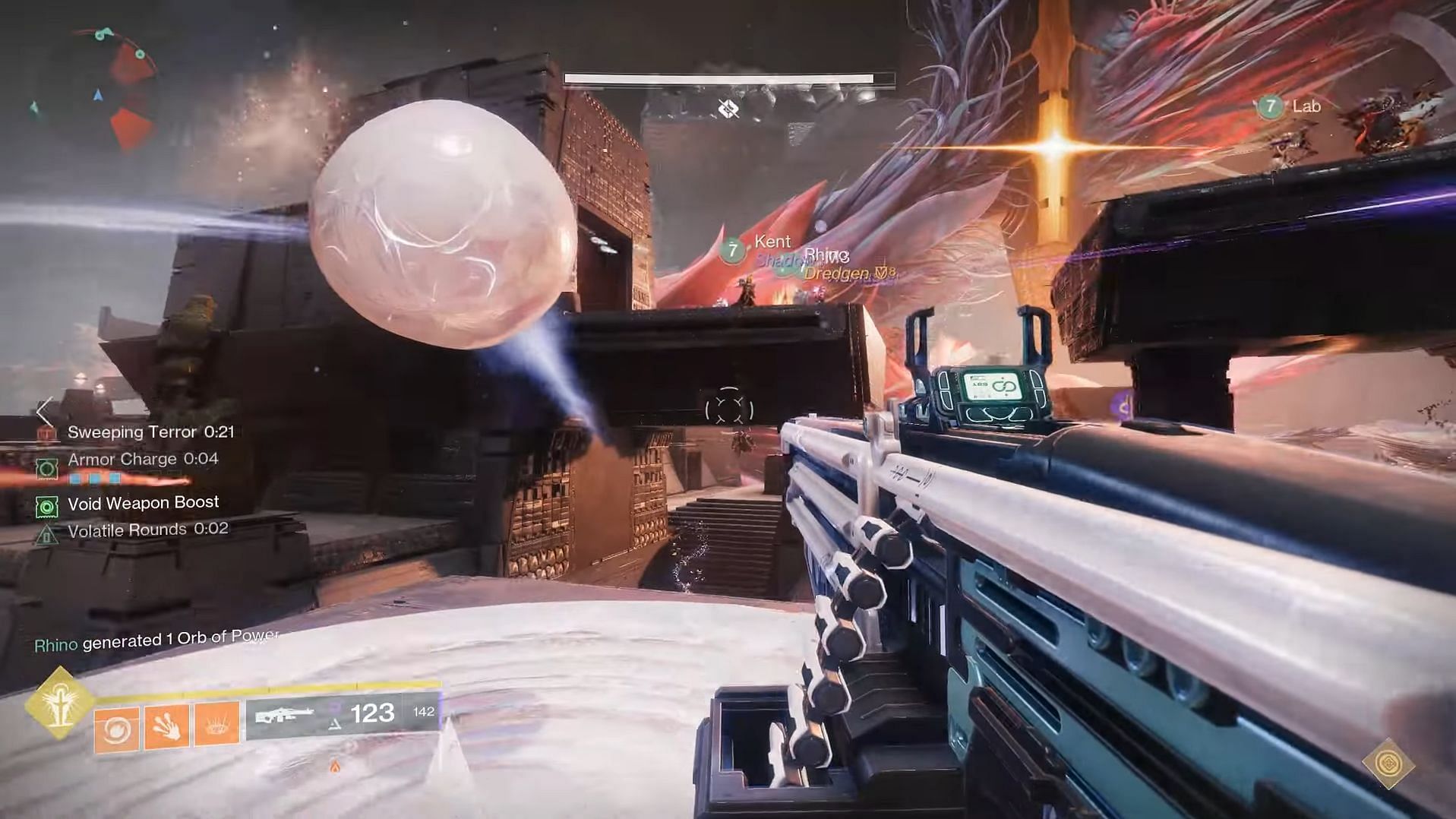Viewport: 1456px width, 819px height.
Task: Select Kent's fireteam nameplate
Action: pos(760,245)
